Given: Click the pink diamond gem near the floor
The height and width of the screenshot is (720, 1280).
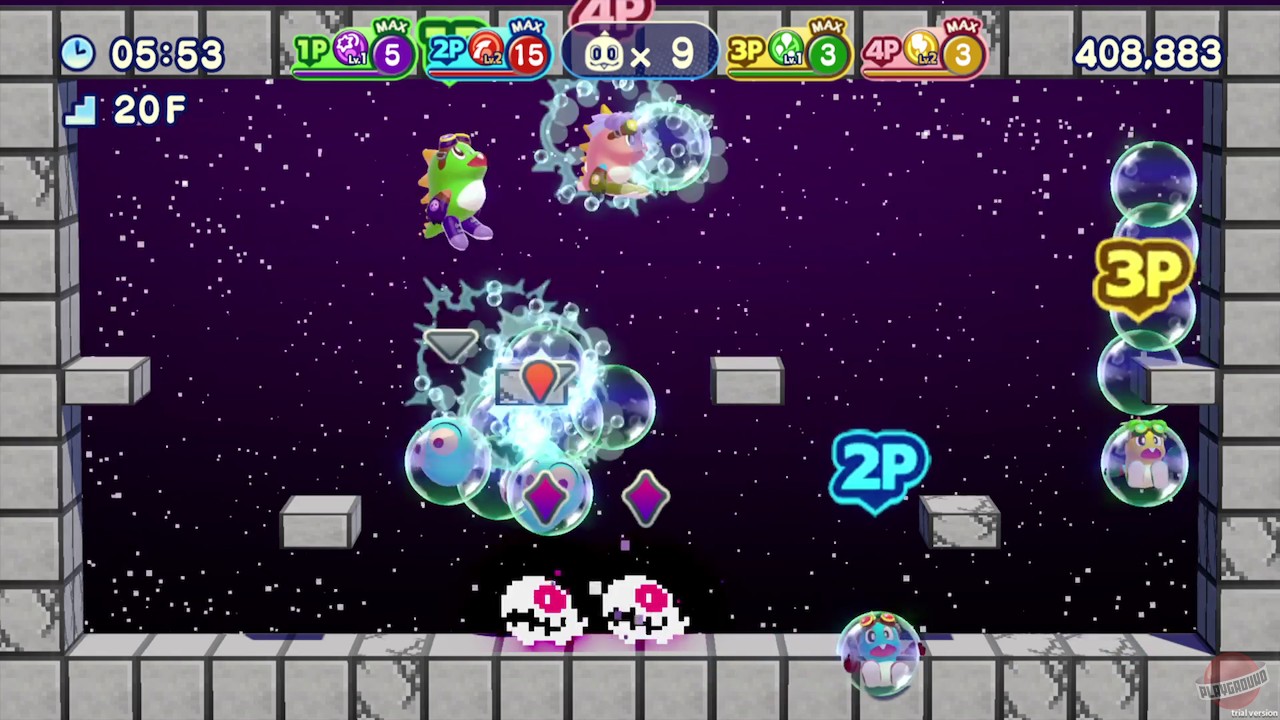Looking at the screenshot, I should pyautogui.click(x=648, y=498).
